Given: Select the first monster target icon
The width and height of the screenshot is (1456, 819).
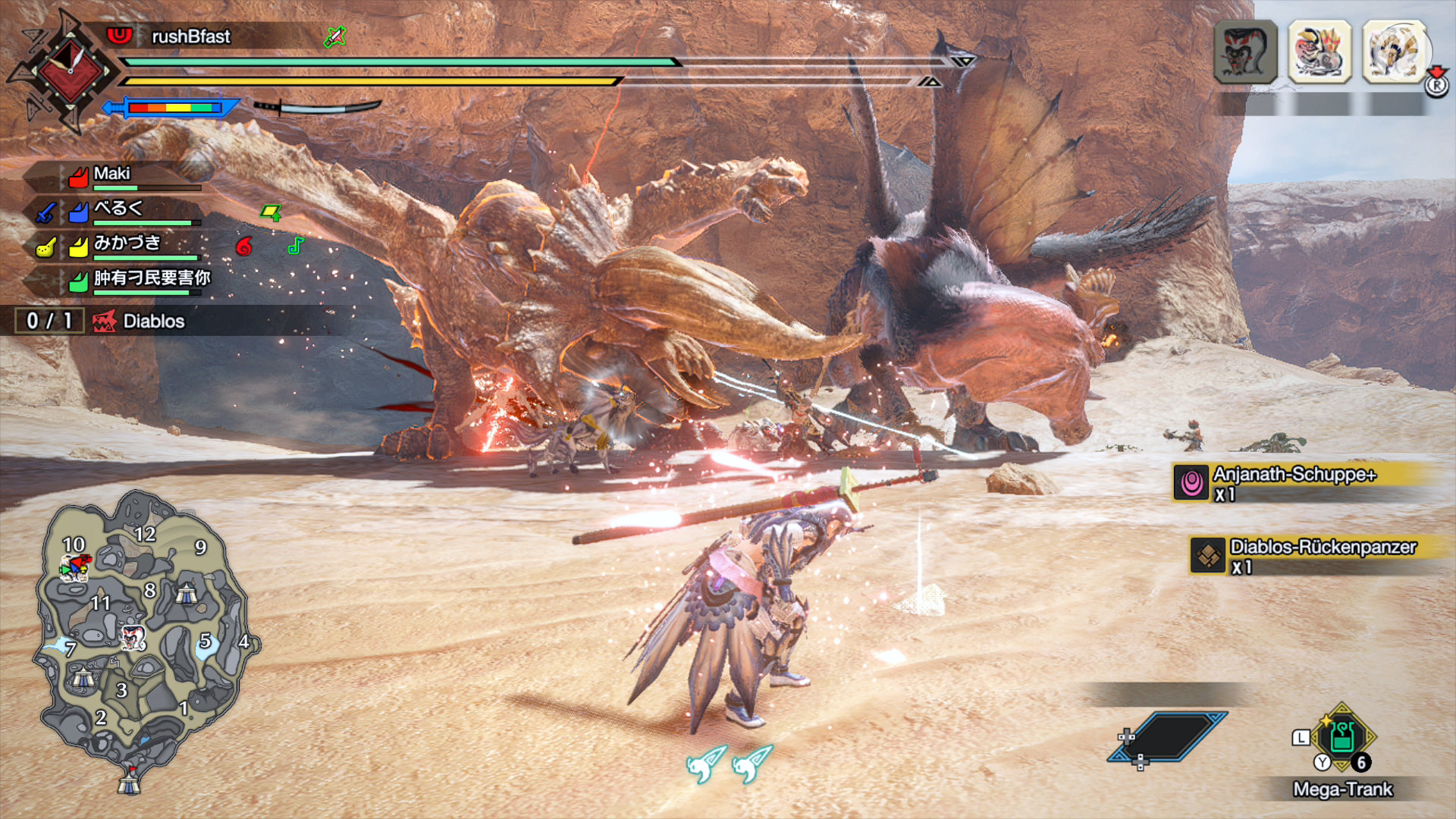Looking at the screenshot, I should click(1245, 52).
